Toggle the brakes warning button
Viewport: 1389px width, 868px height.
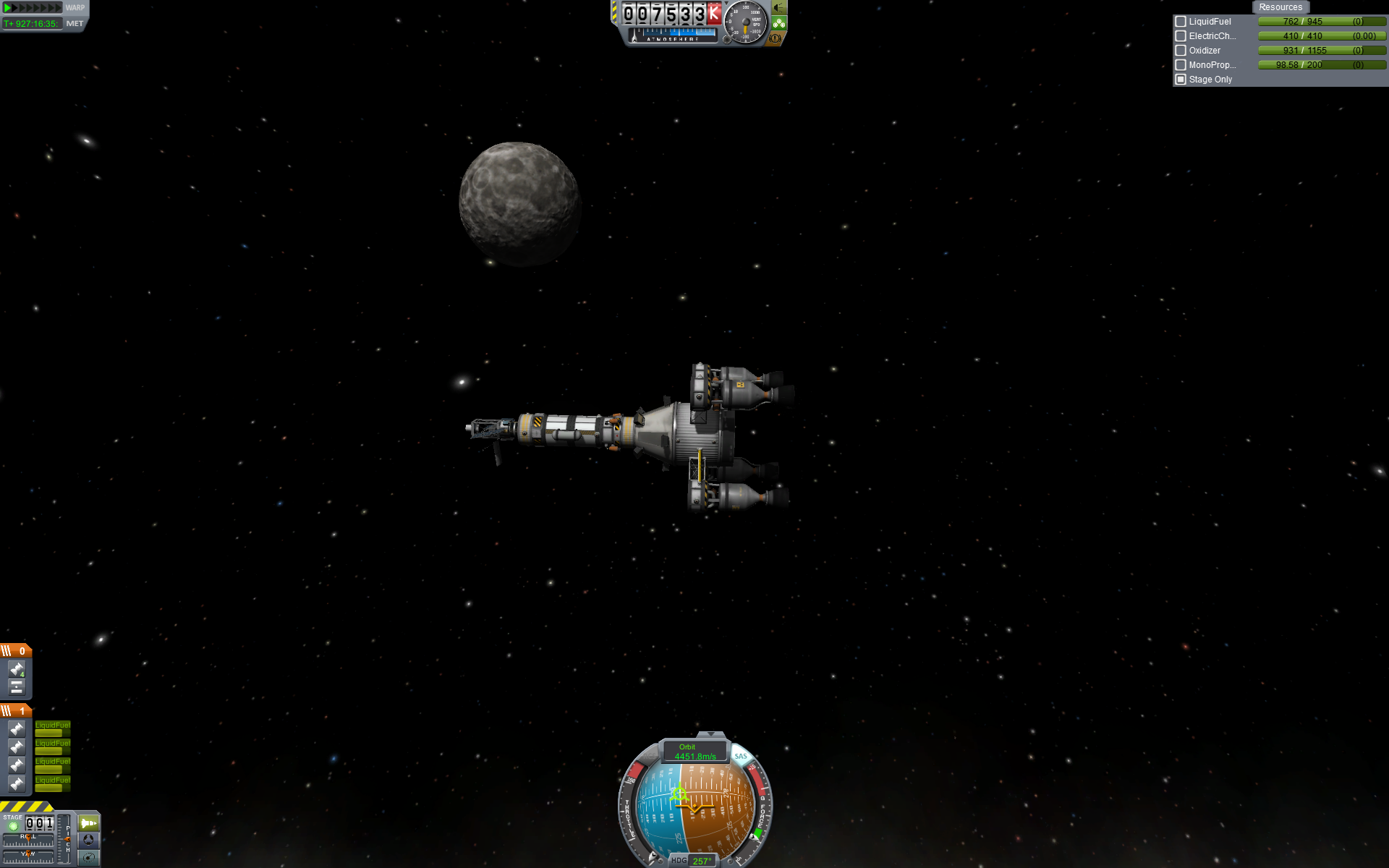(x=776, y=38)
